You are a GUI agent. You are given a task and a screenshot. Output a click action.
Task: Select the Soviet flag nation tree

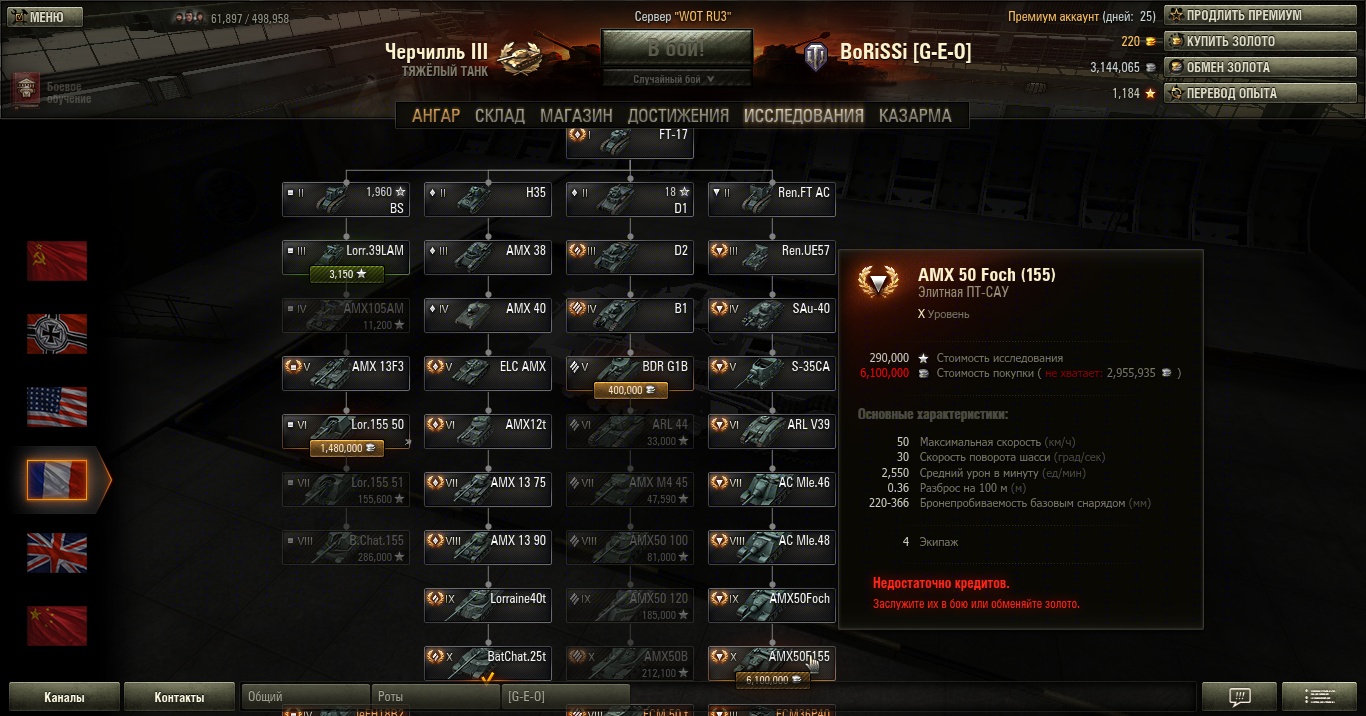point(57,261)
